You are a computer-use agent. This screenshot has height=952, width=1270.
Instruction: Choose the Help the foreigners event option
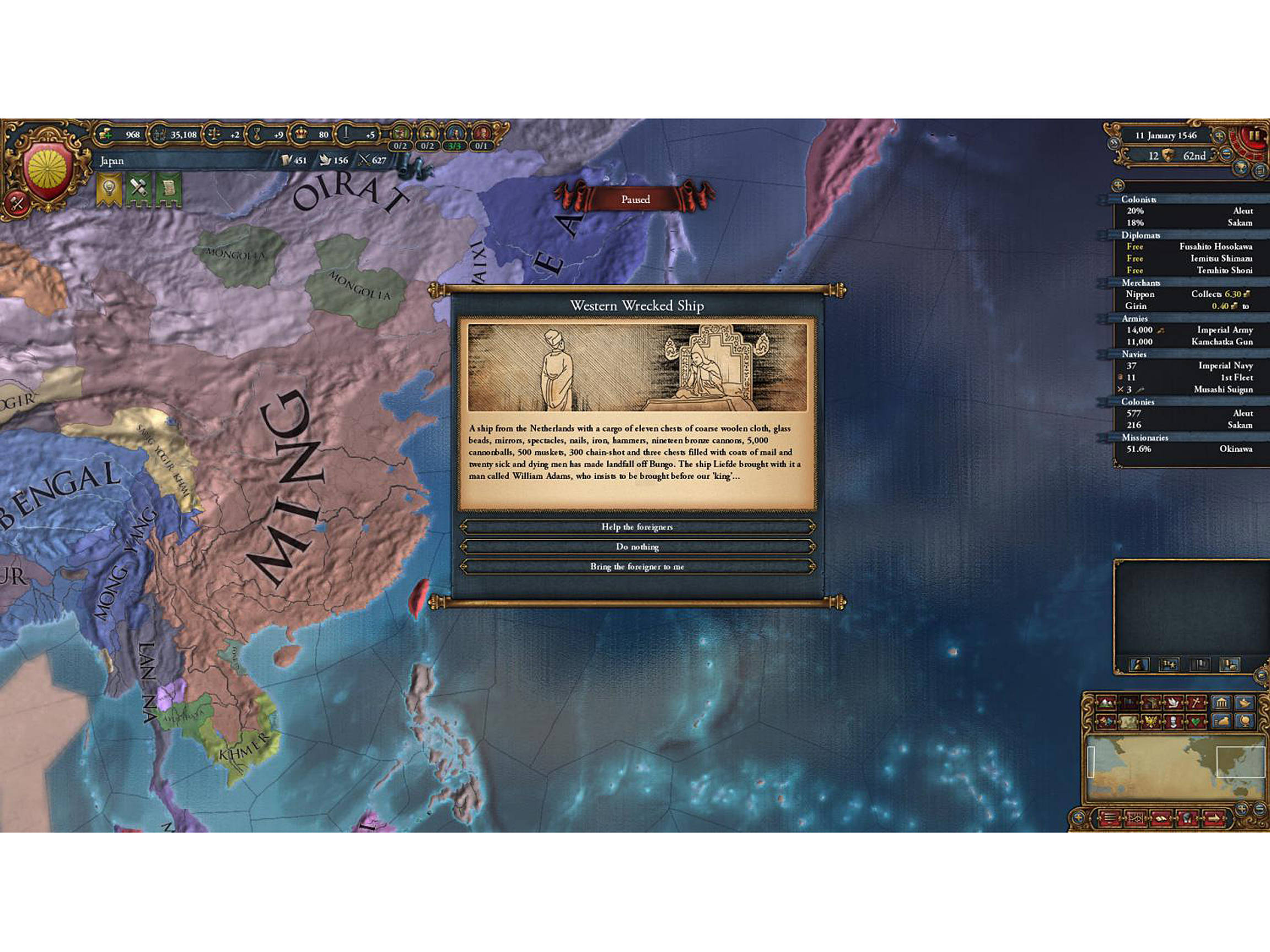(637, 527)
